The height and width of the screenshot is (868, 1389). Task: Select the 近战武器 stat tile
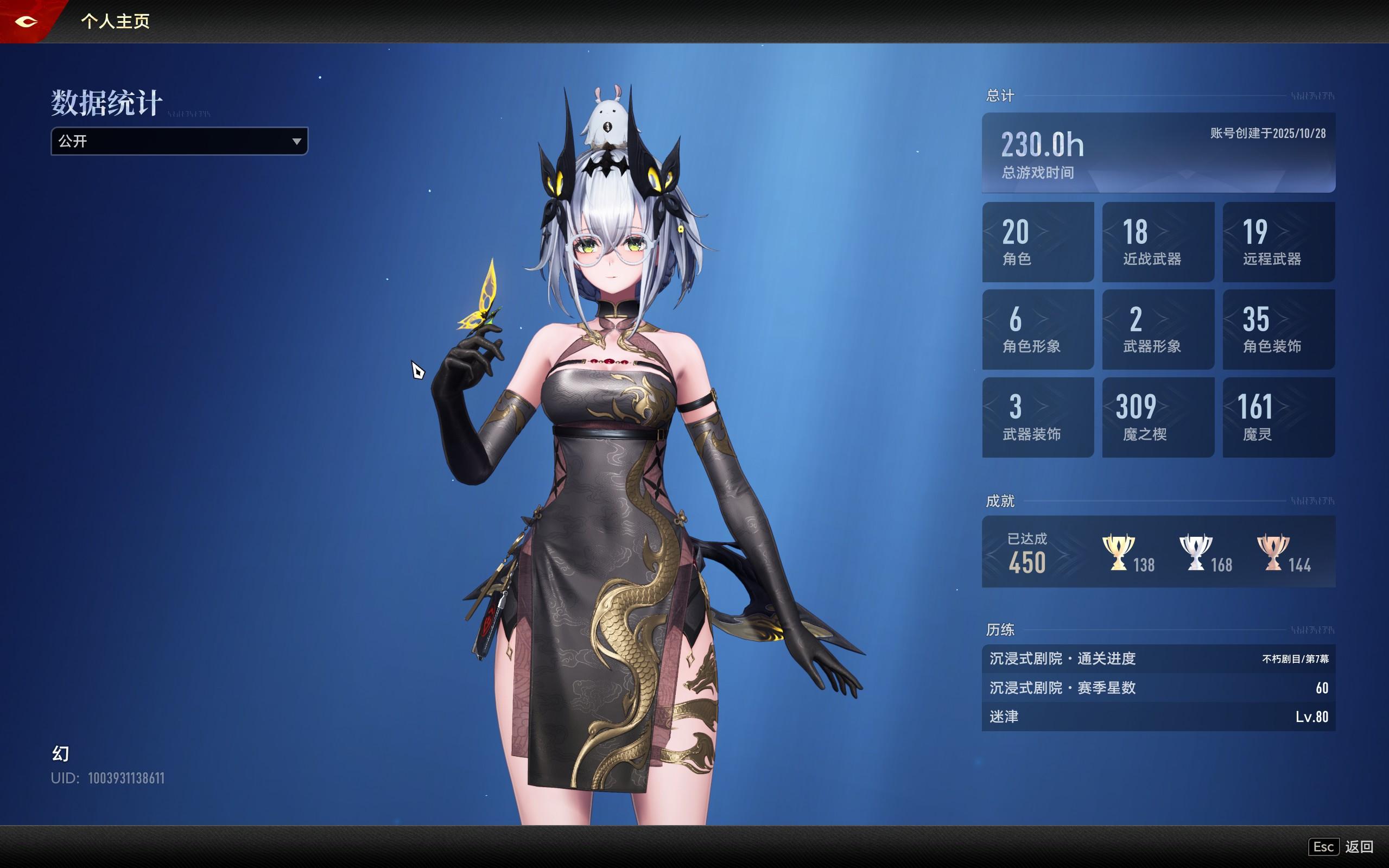pyautogui.click(x=1158, y=242)
